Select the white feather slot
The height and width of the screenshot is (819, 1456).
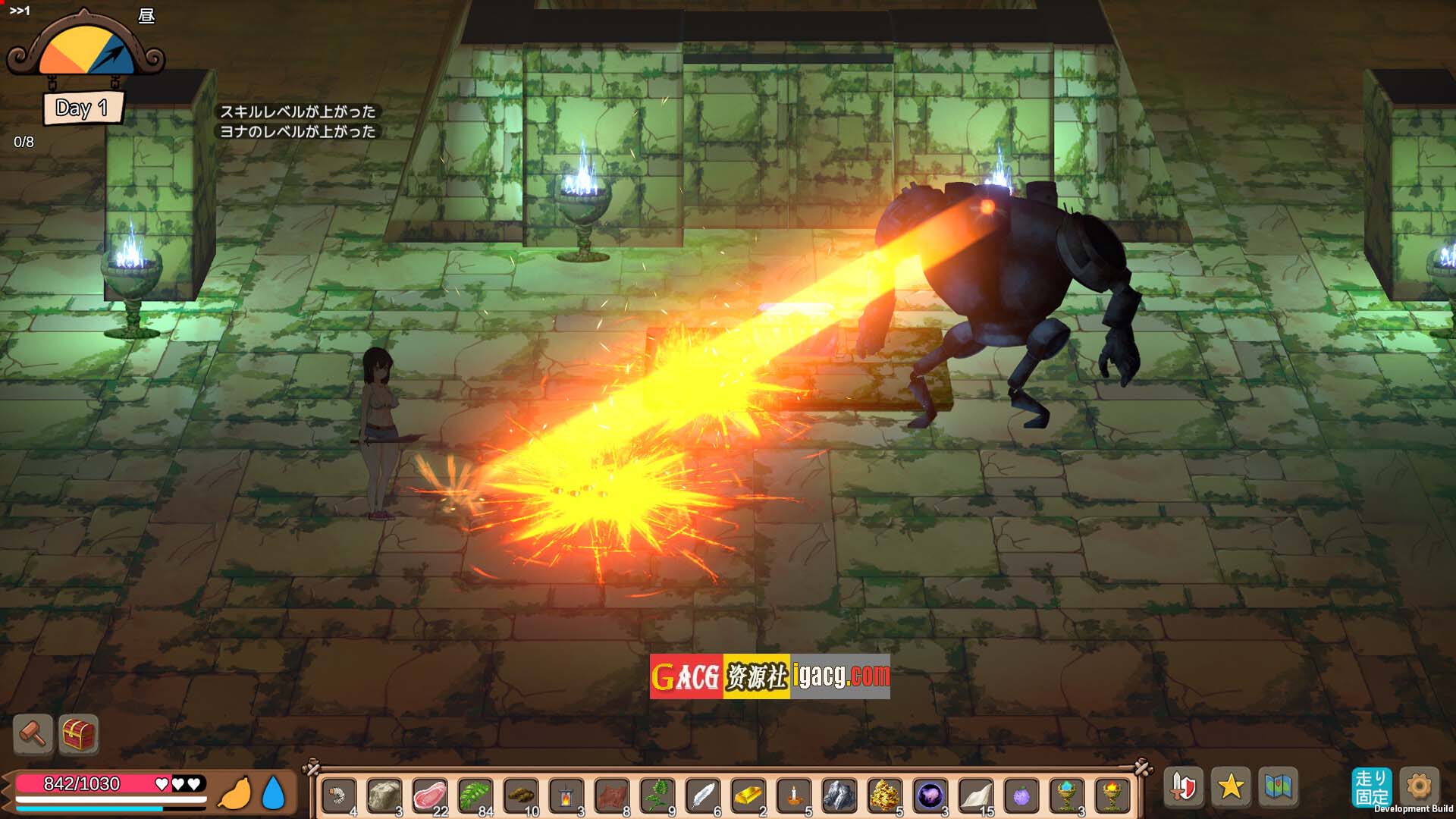click(702, 795)
